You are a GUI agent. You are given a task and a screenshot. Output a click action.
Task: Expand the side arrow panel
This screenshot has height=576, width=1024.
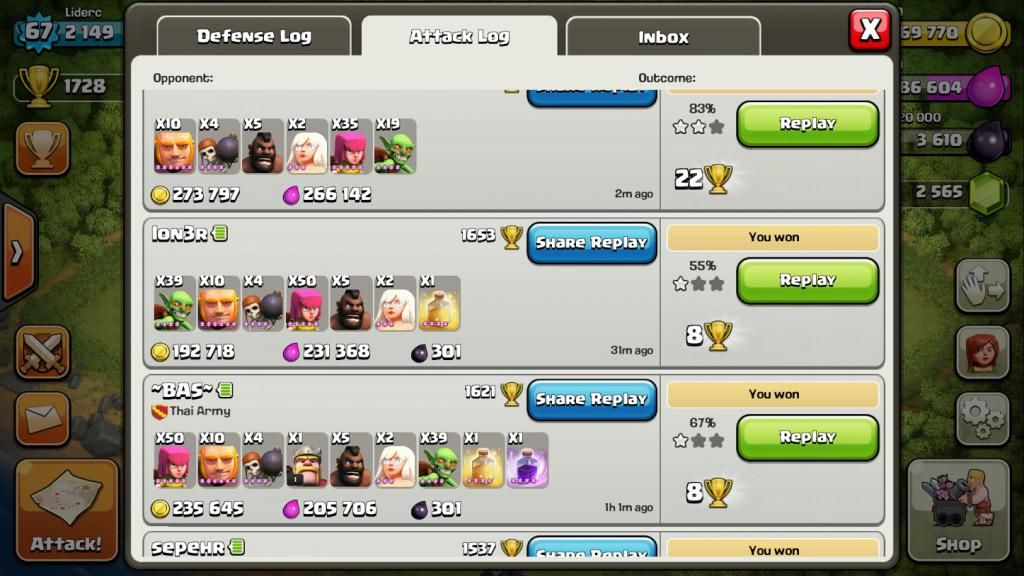pyautogui.click(x=16, y=252)
